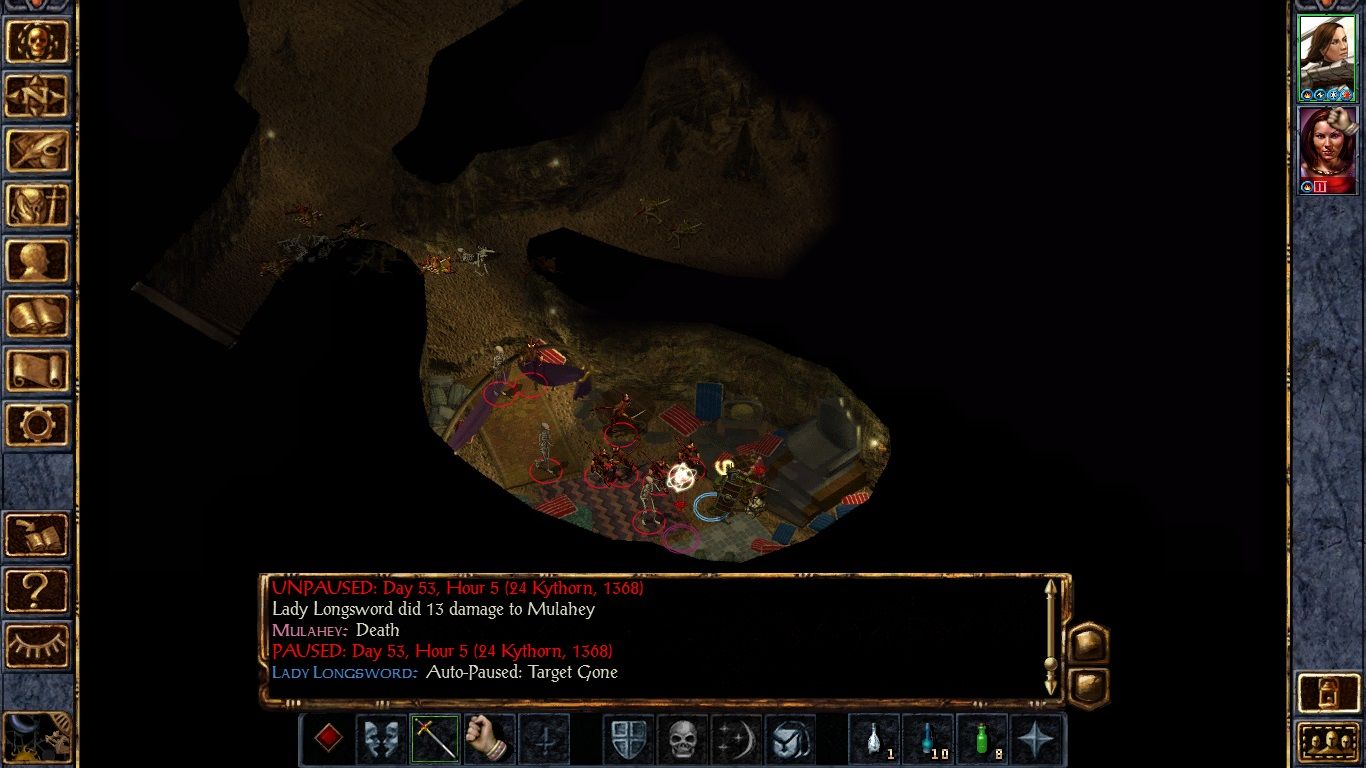Viewport: 1366px width, 768px height.
Task: Open the journal with the quill button
Action: (38, 151)
